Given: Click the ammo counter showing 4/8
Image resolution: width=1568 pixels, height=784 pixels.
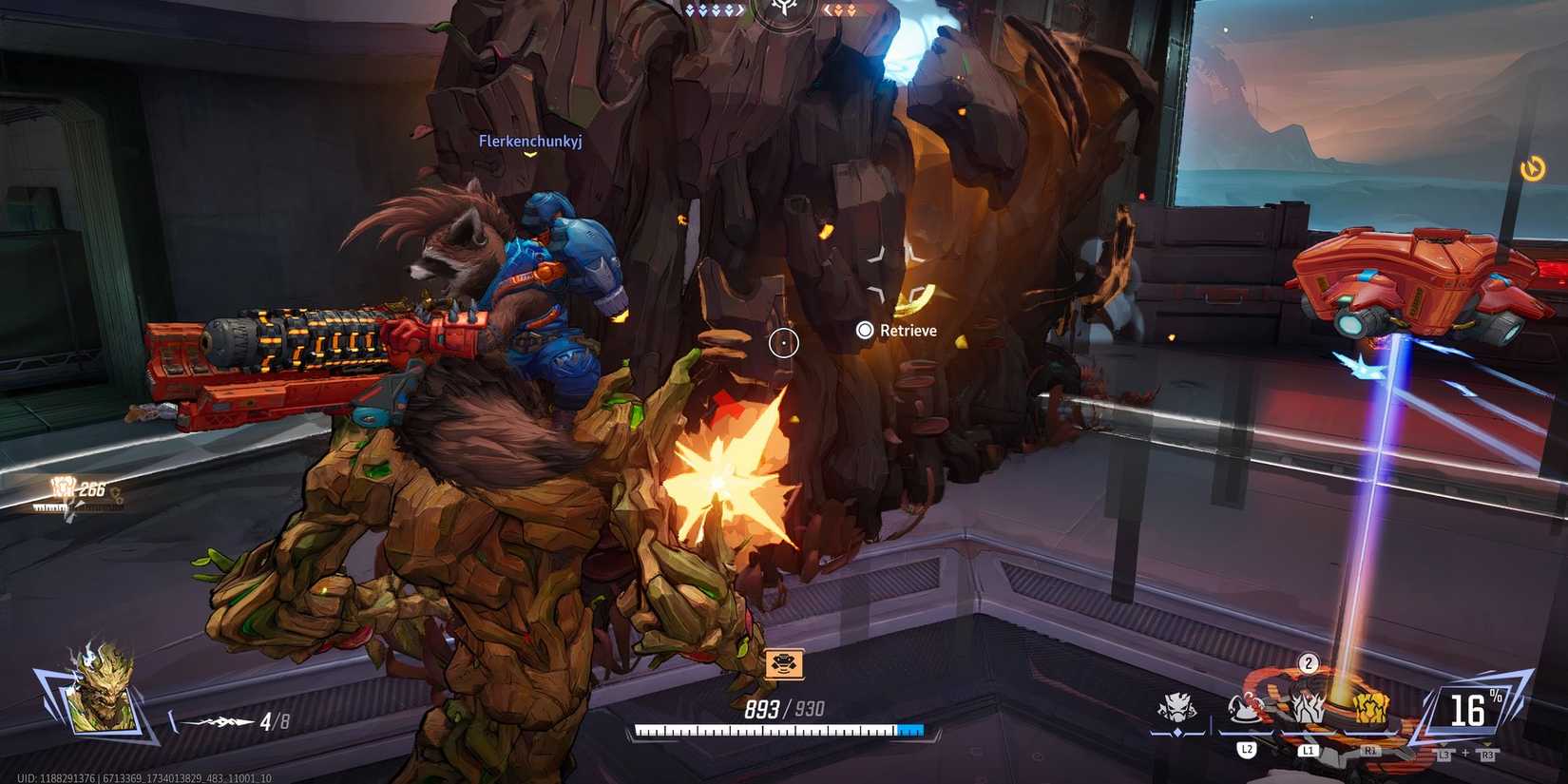Looking at the screenshot, I should pyautogui.click(x=275, y=720).
